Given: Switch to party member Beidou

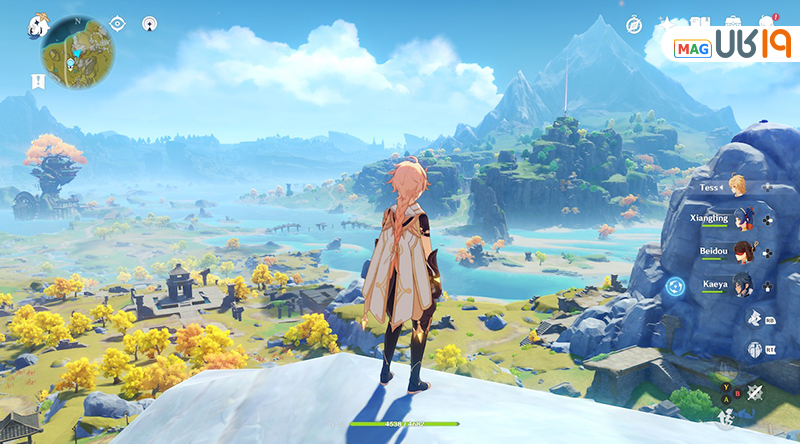Looking at the screenshot, I should (742, 251).
